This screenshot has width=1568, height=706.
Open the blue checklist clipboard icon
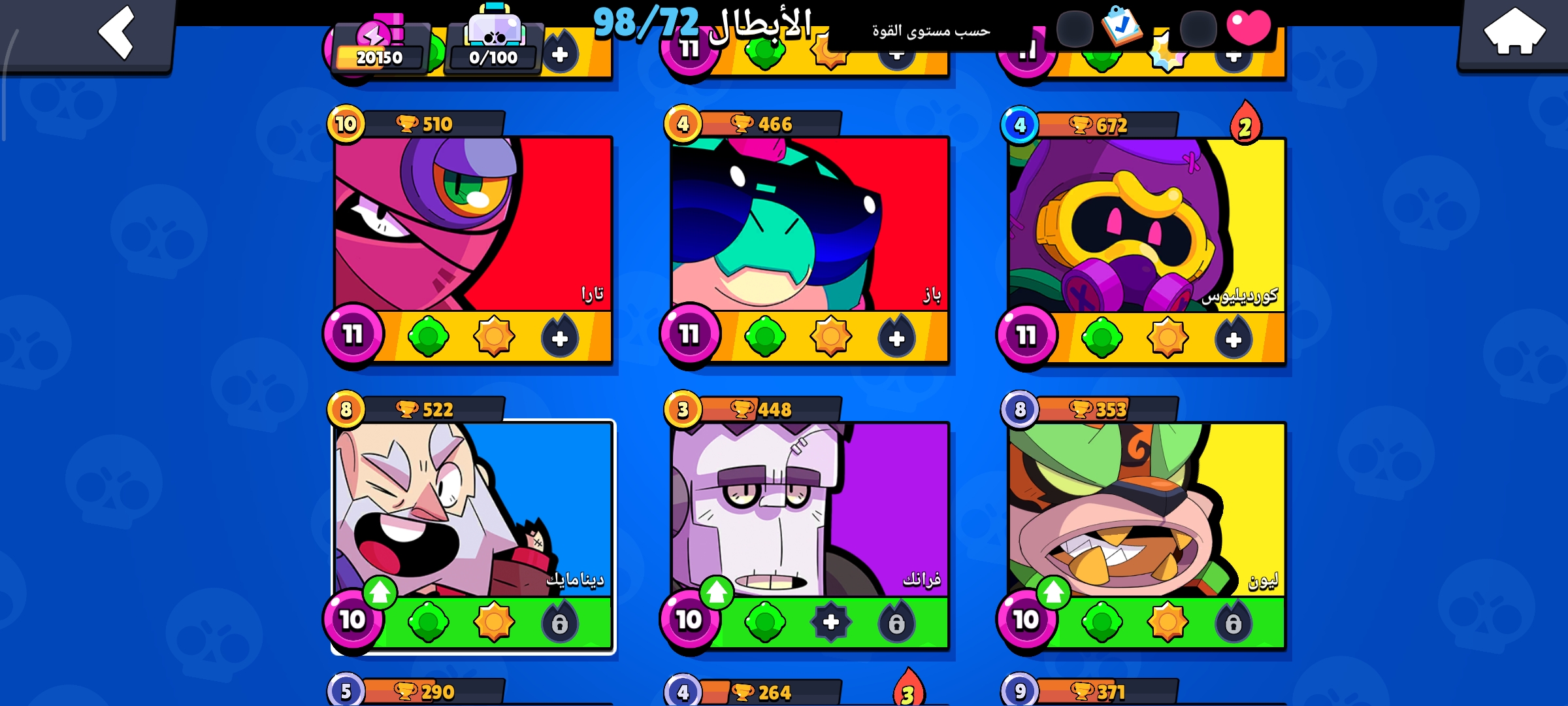[1121, 26]
